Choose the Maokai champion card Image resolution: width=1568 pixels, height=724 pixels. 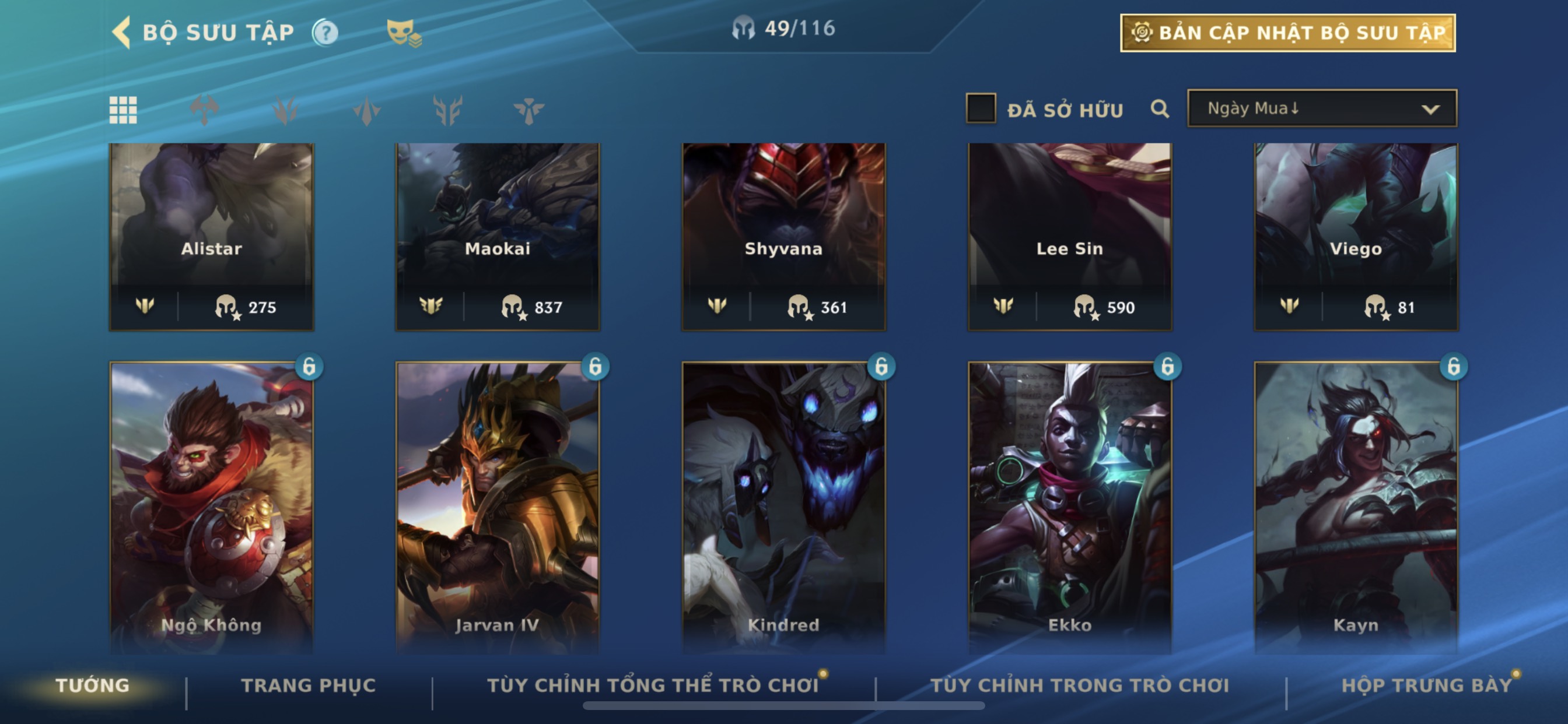(x=498, y=237)
